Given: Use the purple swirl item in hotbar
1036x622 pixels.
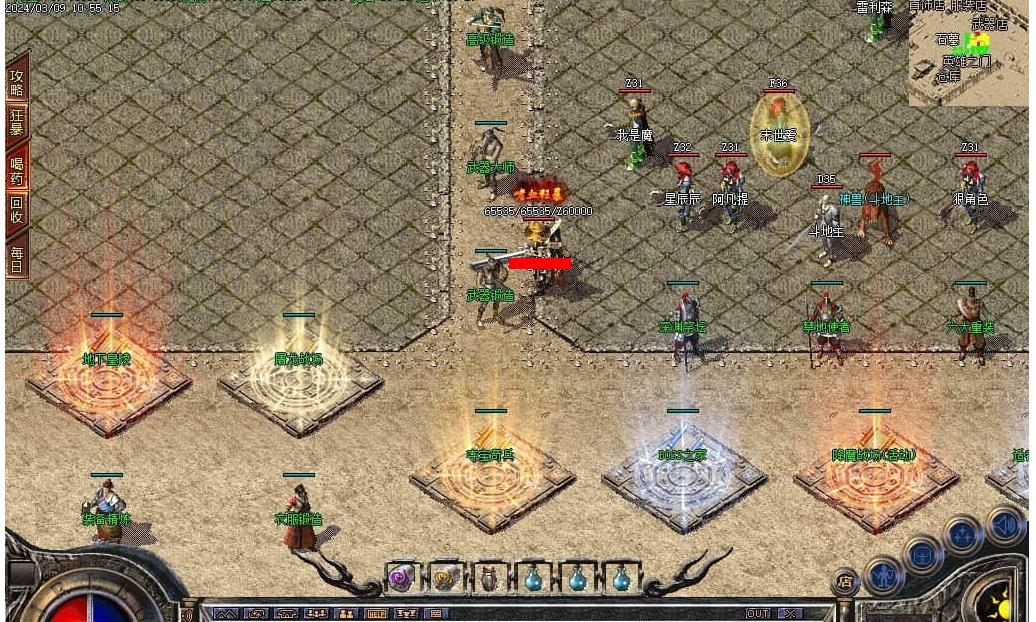Looking at the screenshot, I should point(402,578).
